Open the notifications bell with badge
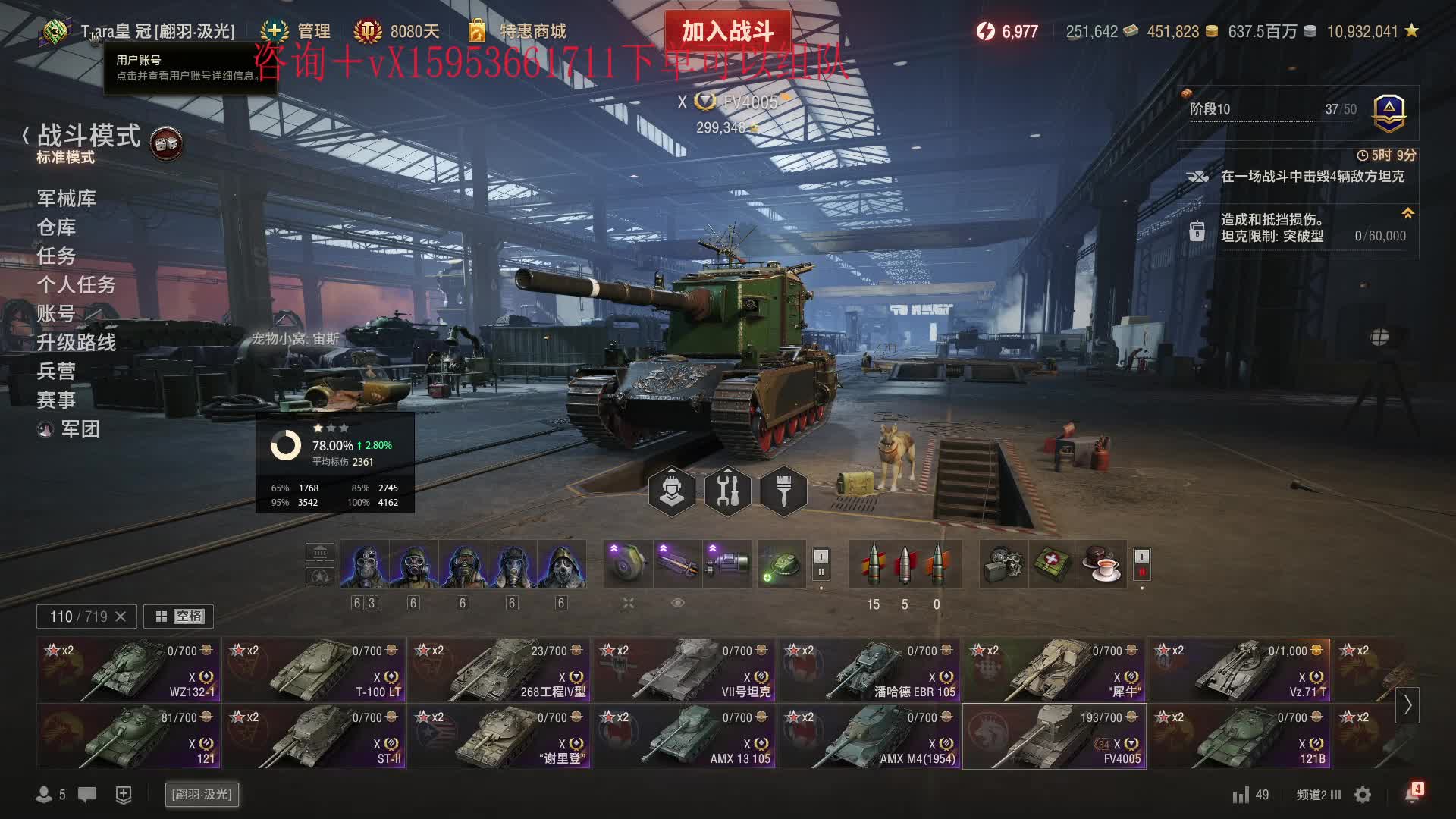This screenshot has height=819, width=1456. click(1412, 794)
